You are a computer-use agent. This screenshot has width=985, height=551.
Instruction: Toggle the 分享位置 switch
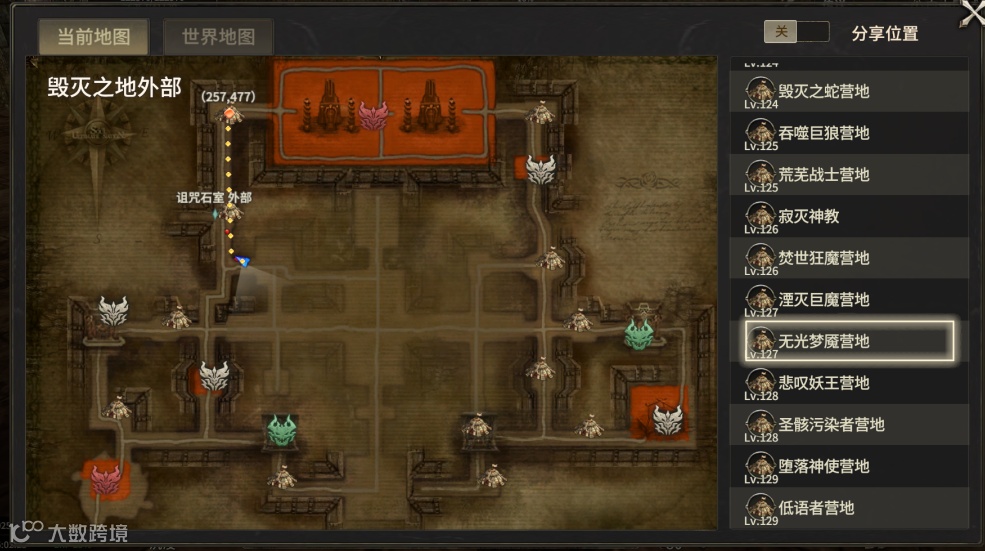pyautogui.click(x=796, y=32)
